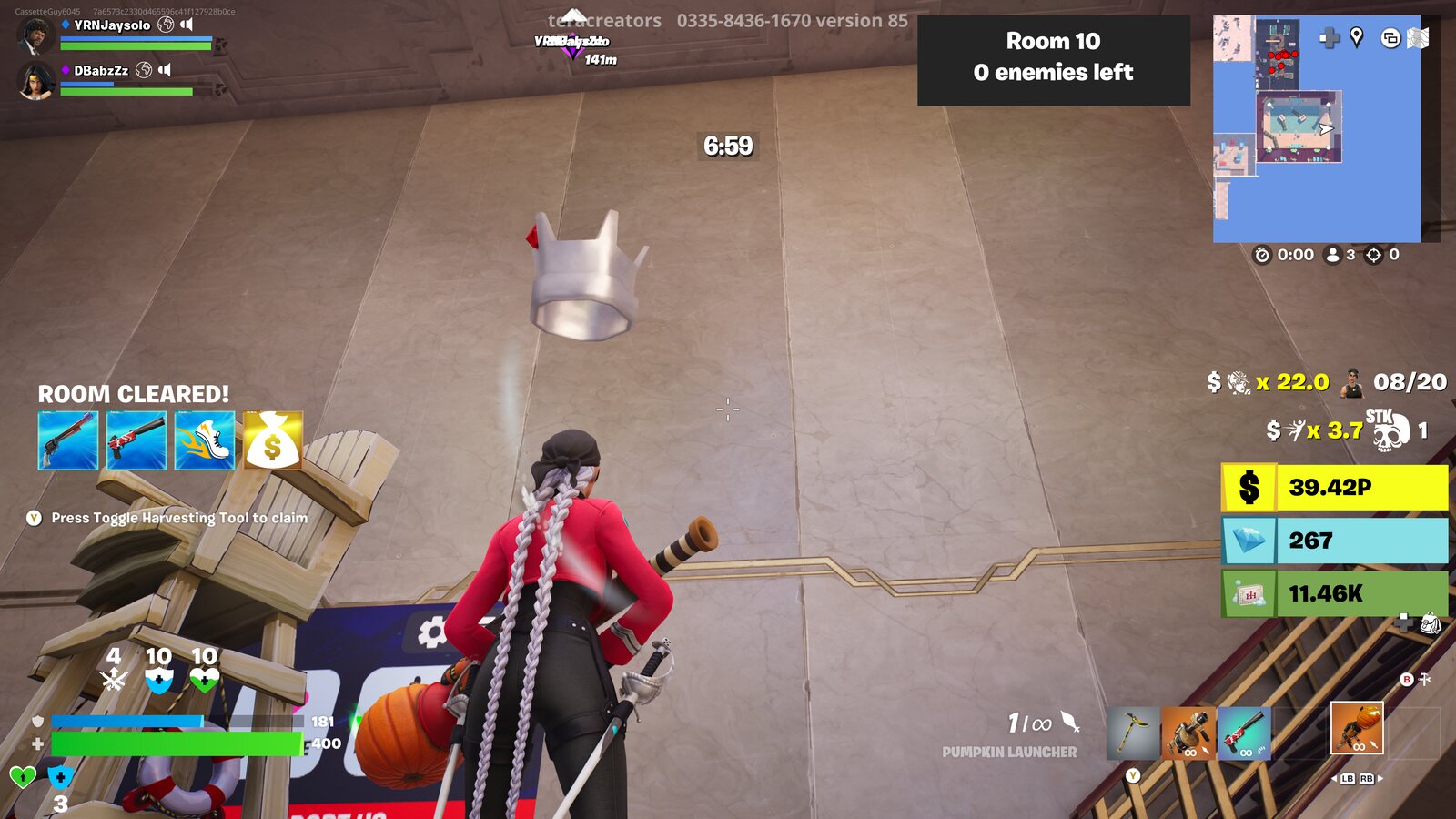The image size is (1456, 819).
Task: Toggle YRNJaysolo's globe voice channel icon
Action: tap(165, 25)
